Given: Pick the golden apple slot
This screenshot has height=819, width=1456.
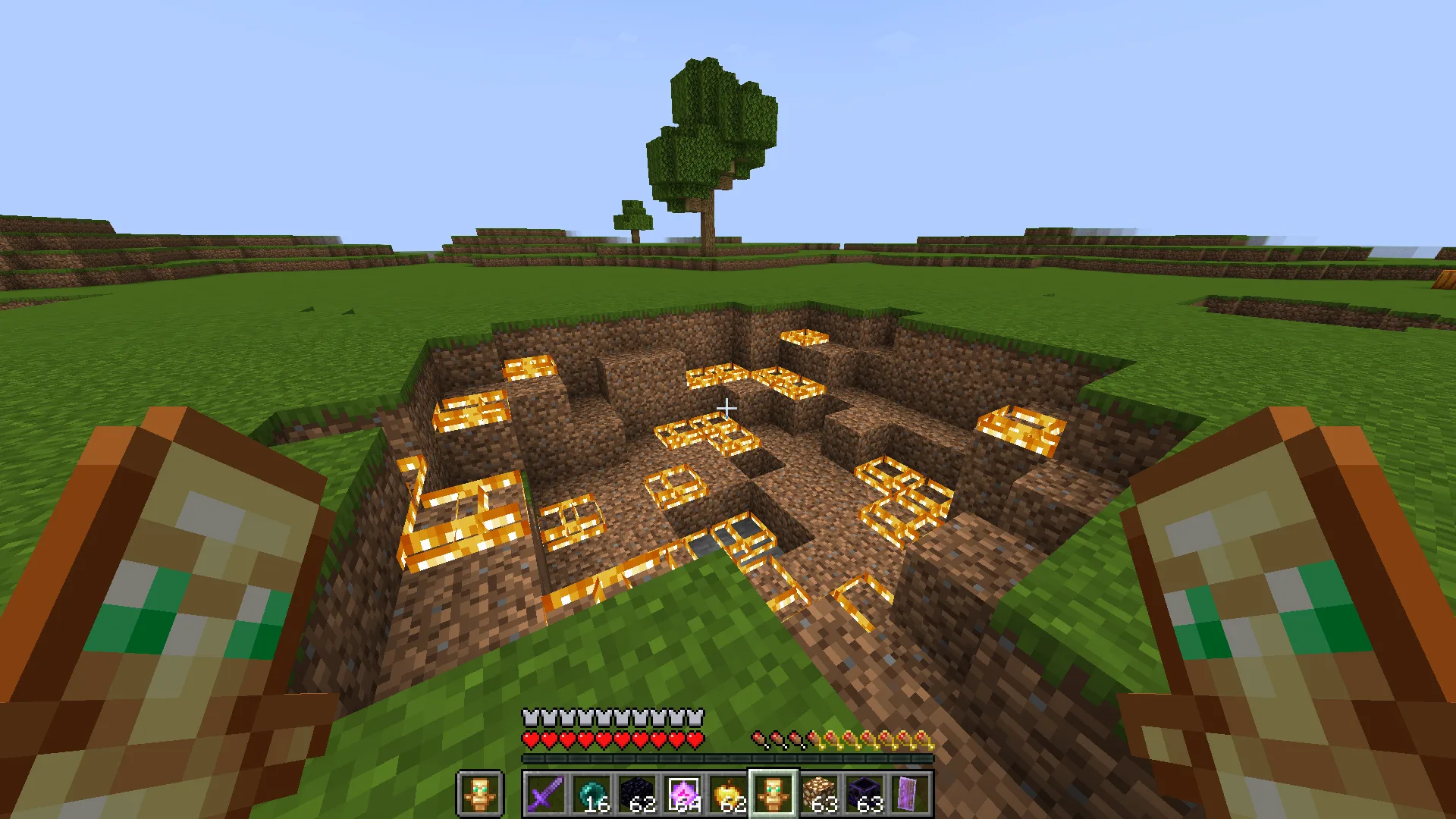Looking at the screenshot, I should click(727, 794).
